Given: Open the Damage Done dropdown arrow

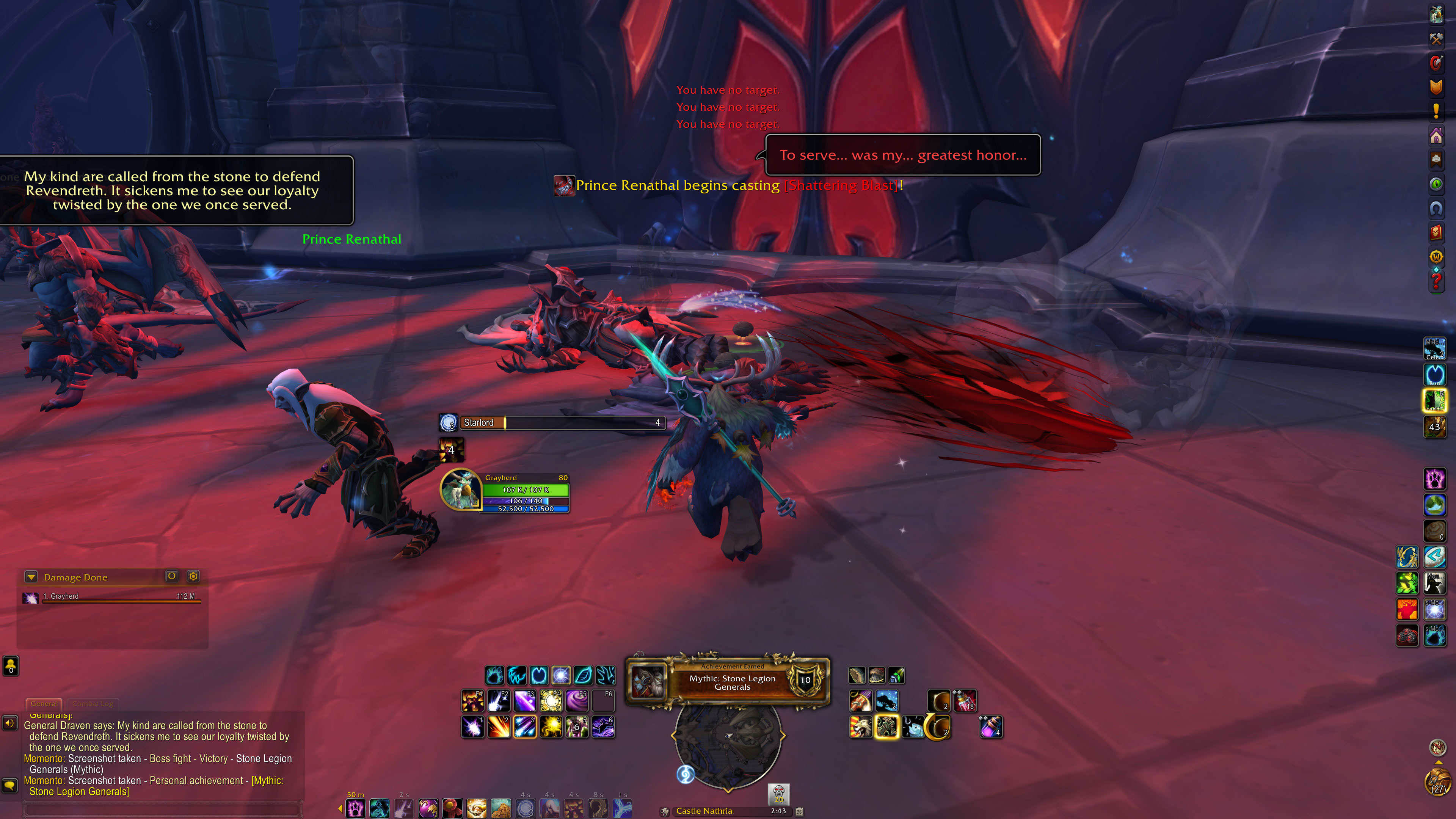Looking at the screenshot, I should (31, 577).
